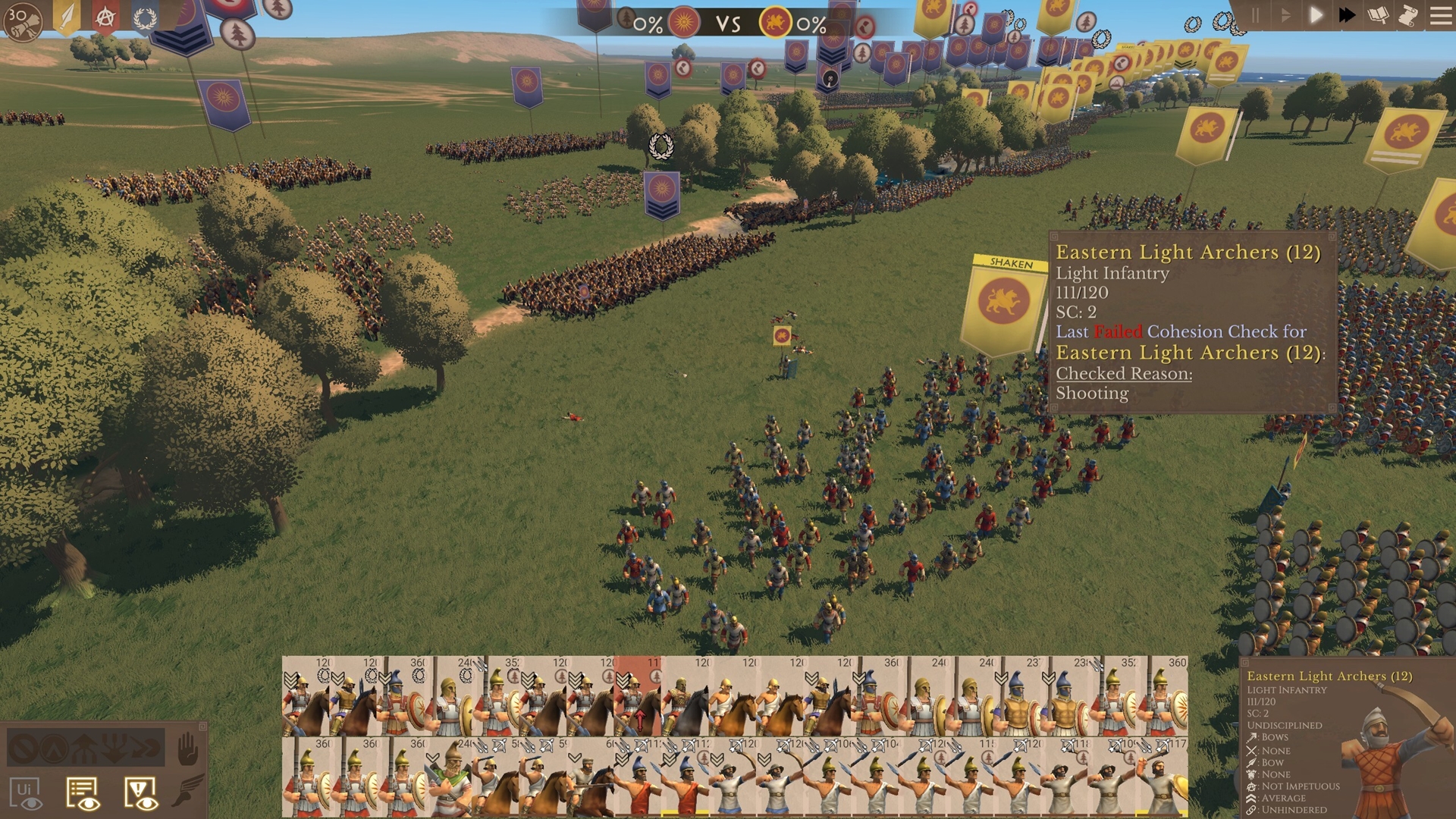Toggle the UI visibility eye button

point(26,794)
